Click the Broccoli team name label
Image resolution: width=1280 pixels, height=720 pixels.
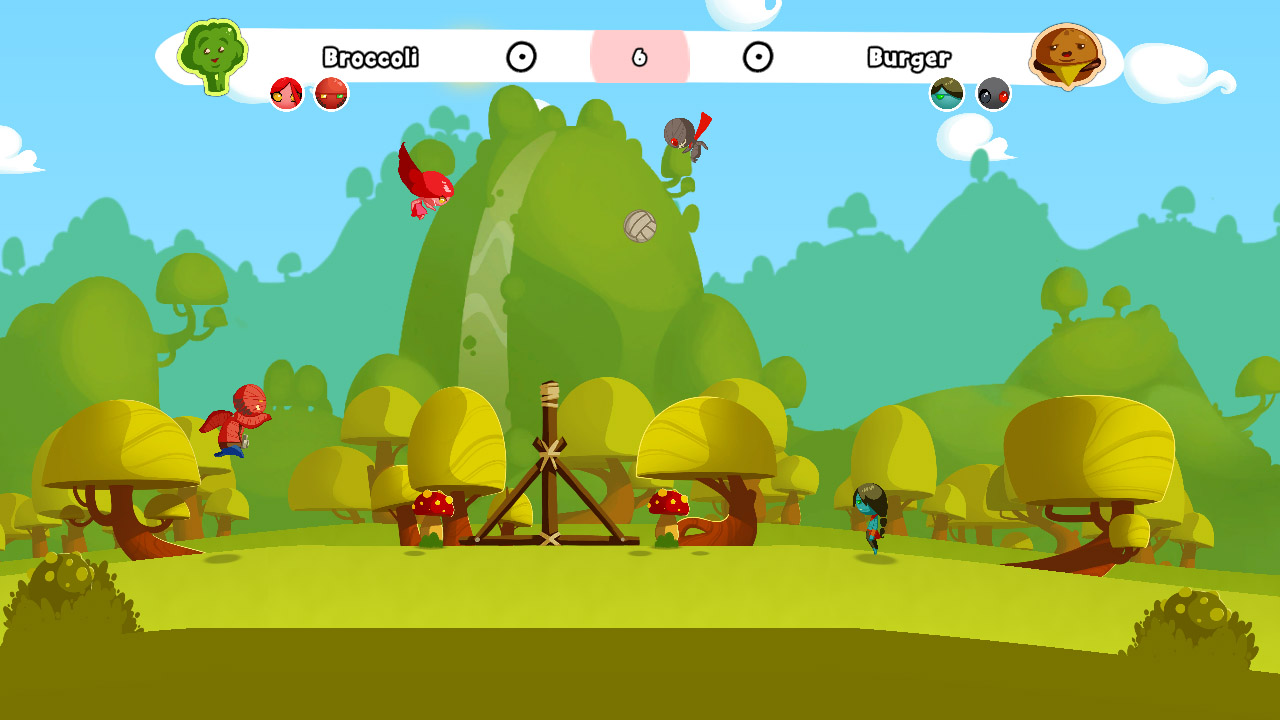coord(370,58)
